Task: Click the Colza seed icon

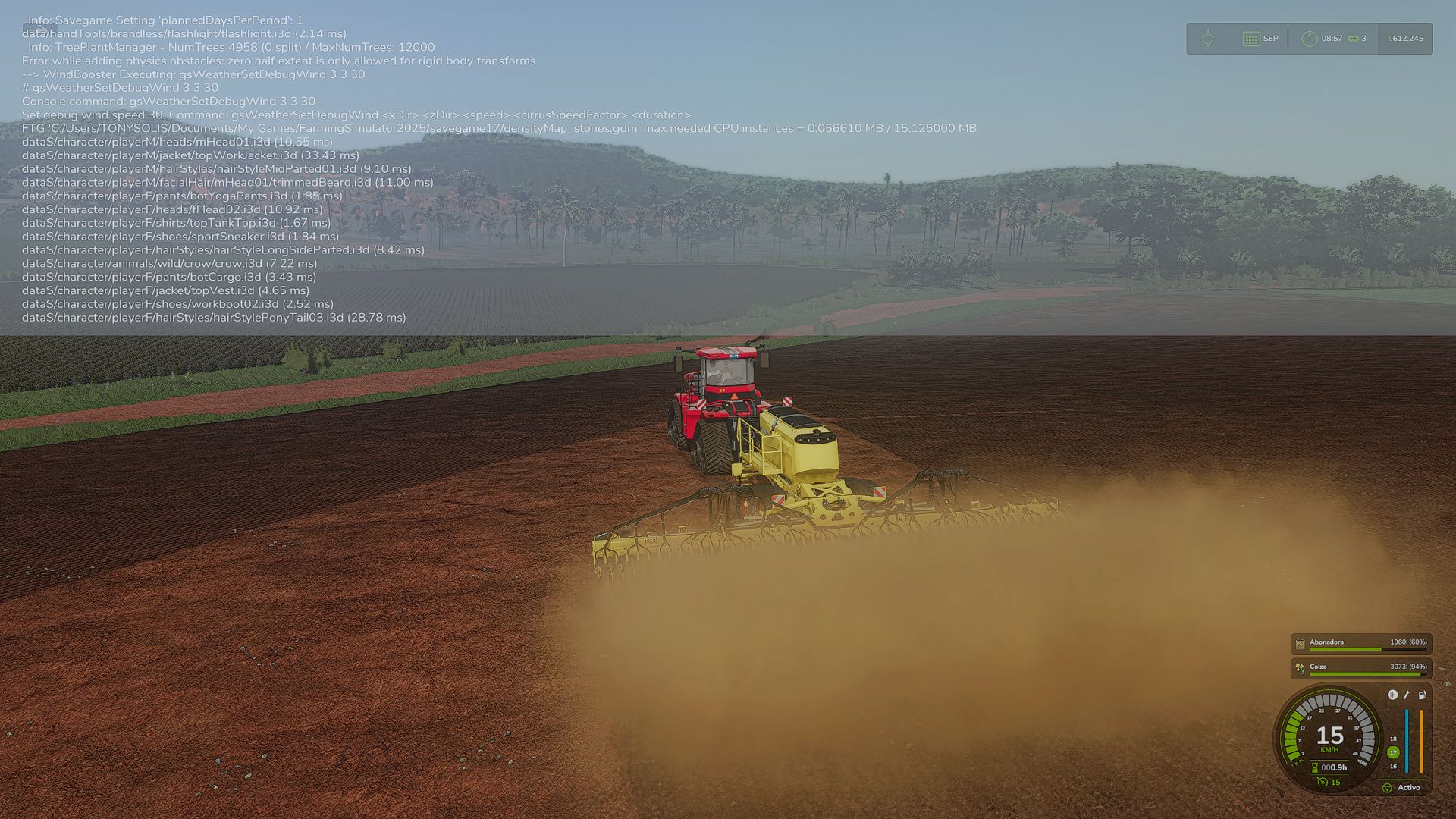Action: (1301, 668)
